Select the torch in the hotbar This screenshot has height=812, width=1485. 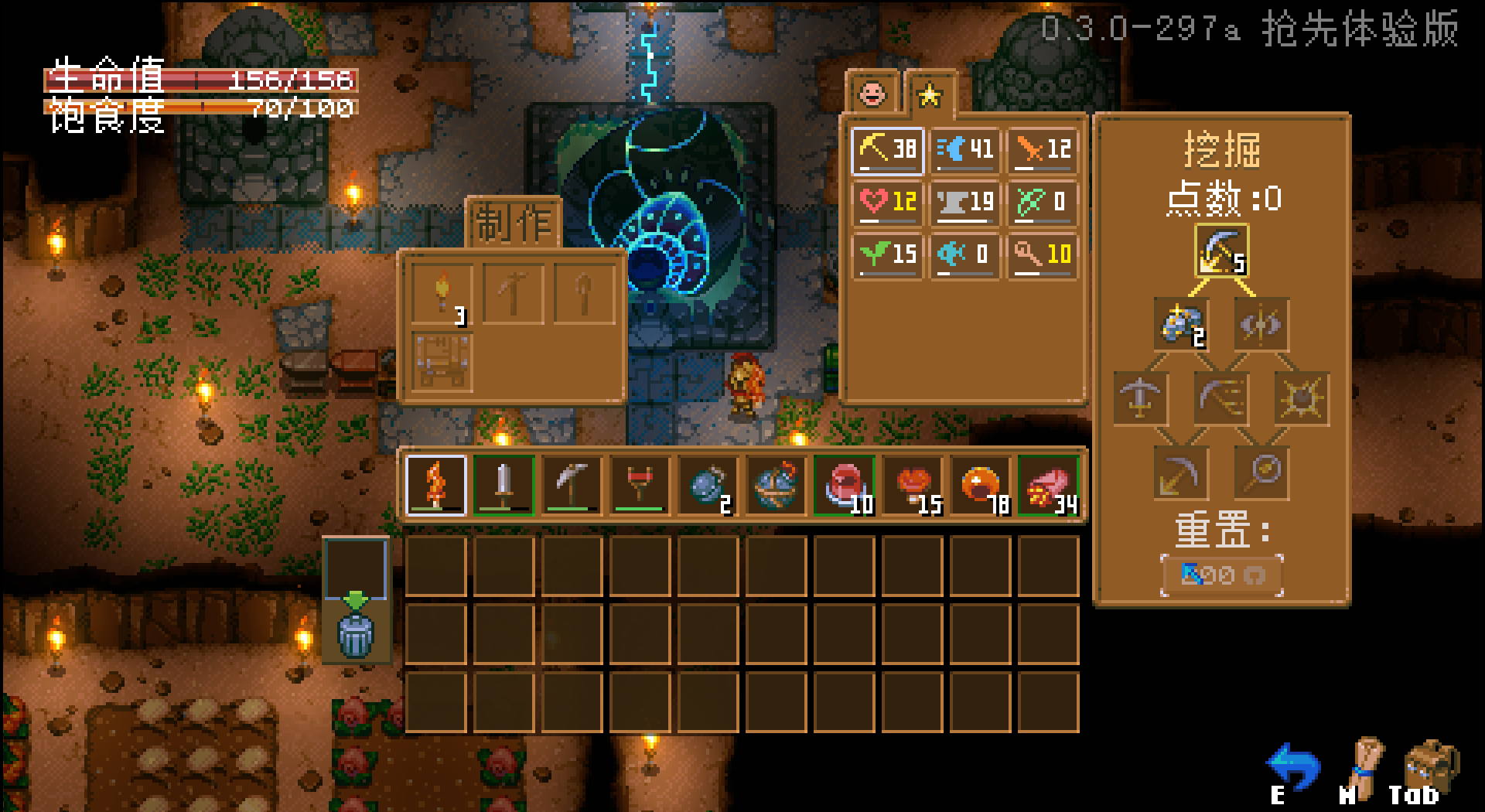coord(436,486)
